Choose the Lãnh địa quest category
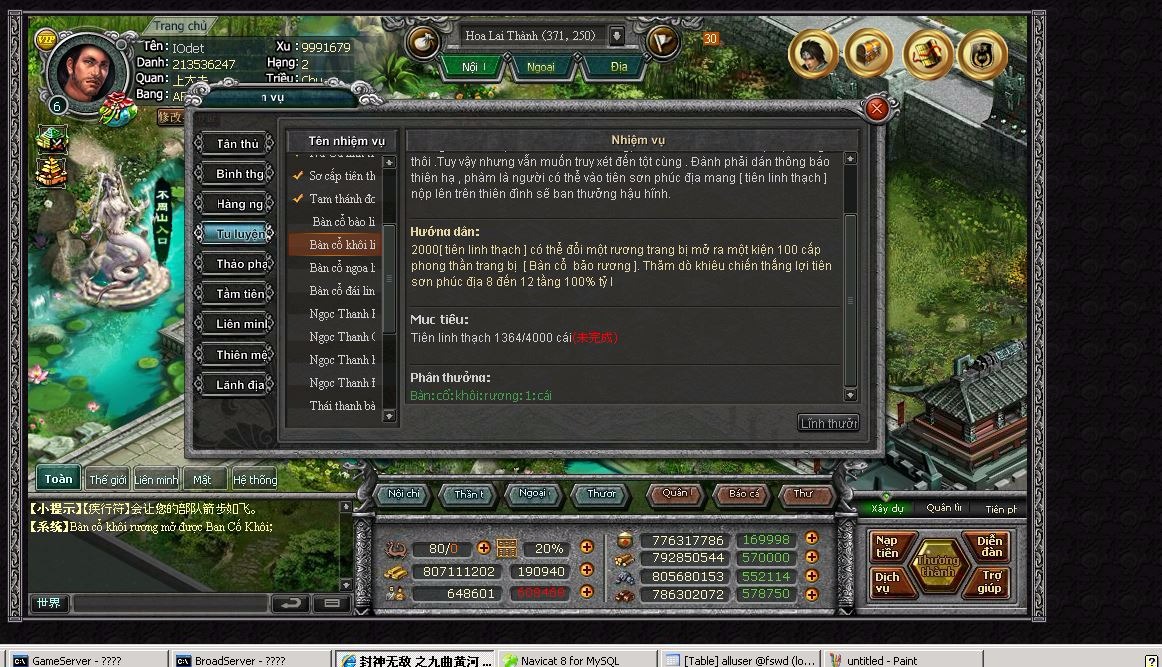 coord(240,385)
